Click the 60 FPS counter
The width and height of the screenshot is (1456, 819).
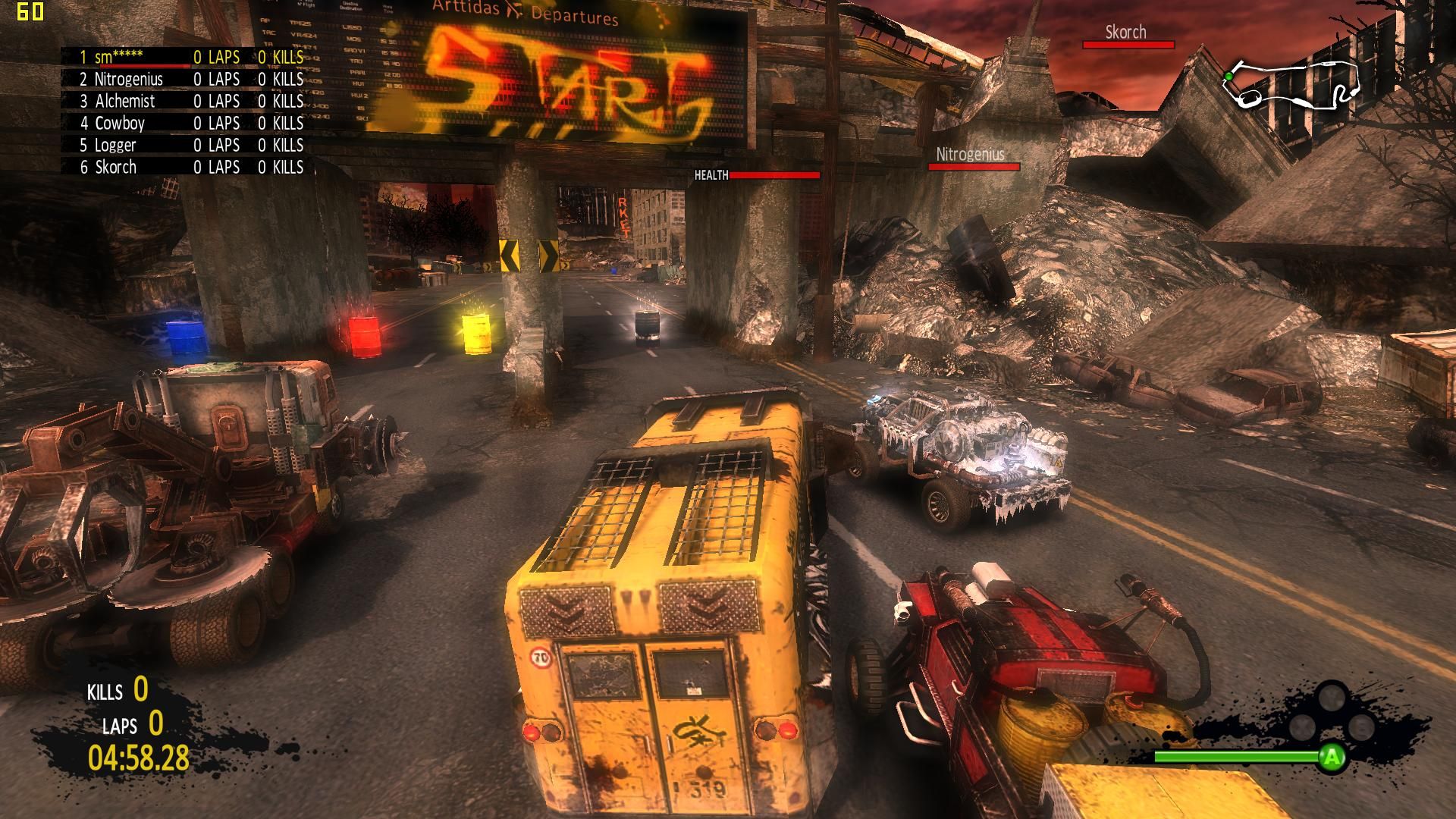click(x=32, y=11)
